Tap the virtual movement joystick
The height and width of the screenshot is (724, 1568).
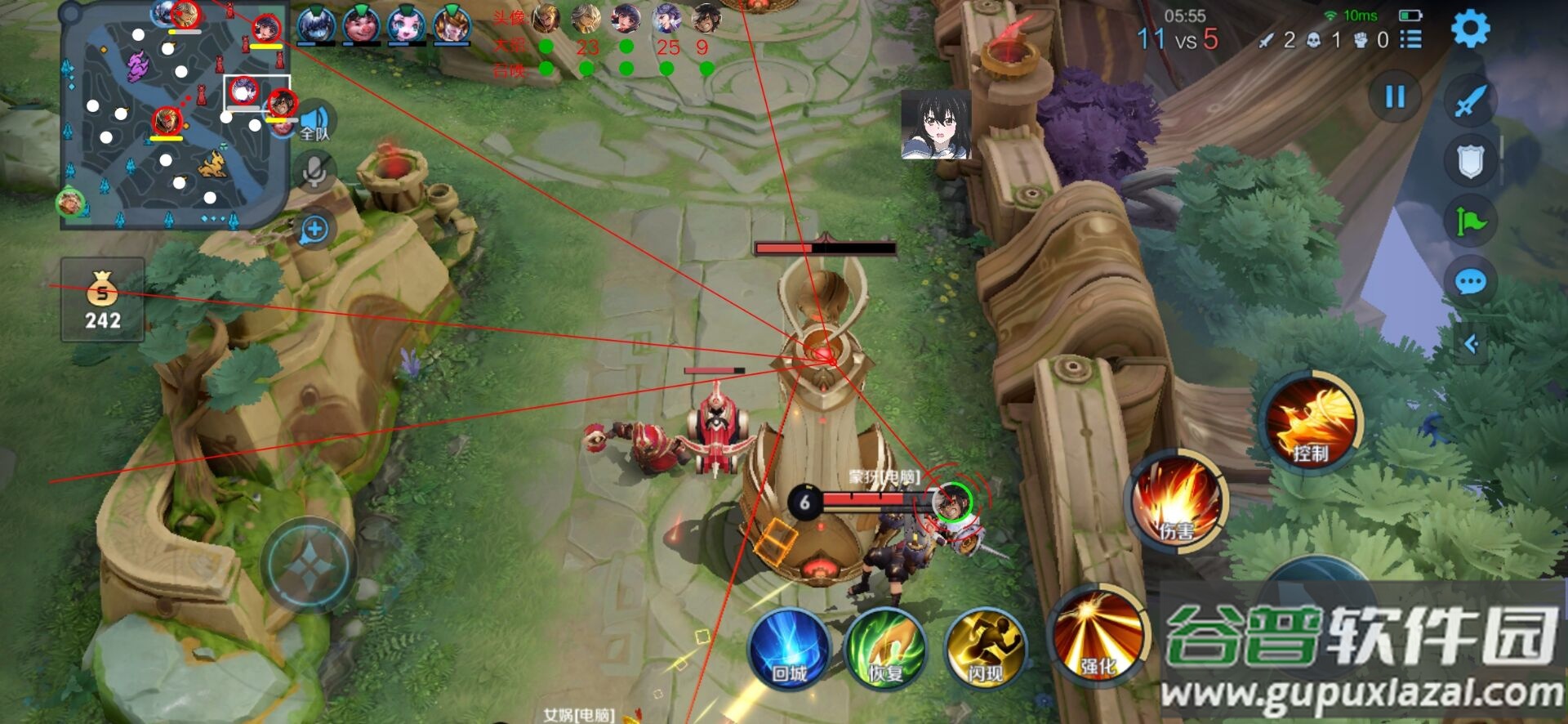click(x=309, y=565)
